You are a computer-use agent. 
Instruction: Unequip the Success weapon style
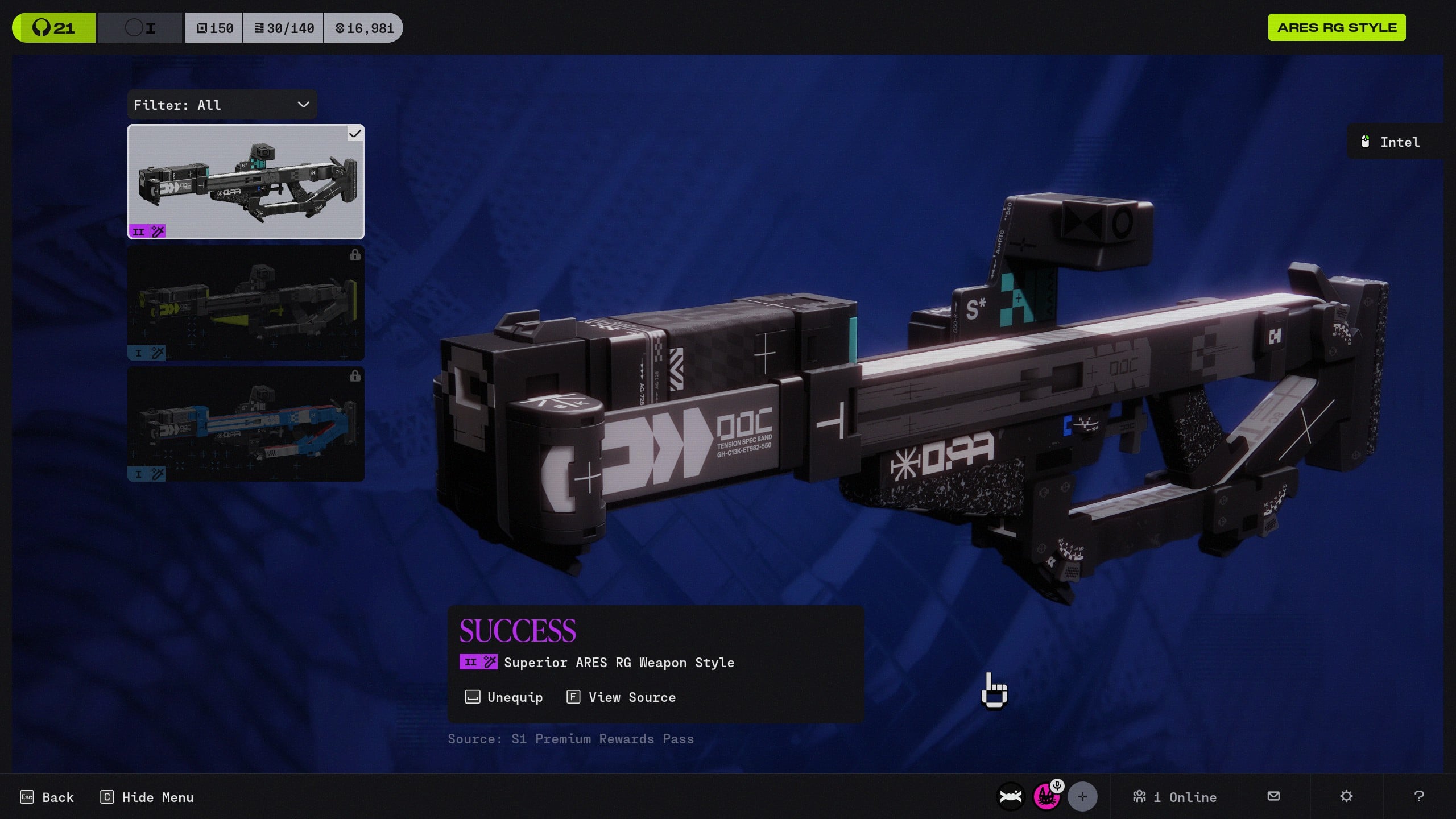pyautogui.click(x=504, y=697)
